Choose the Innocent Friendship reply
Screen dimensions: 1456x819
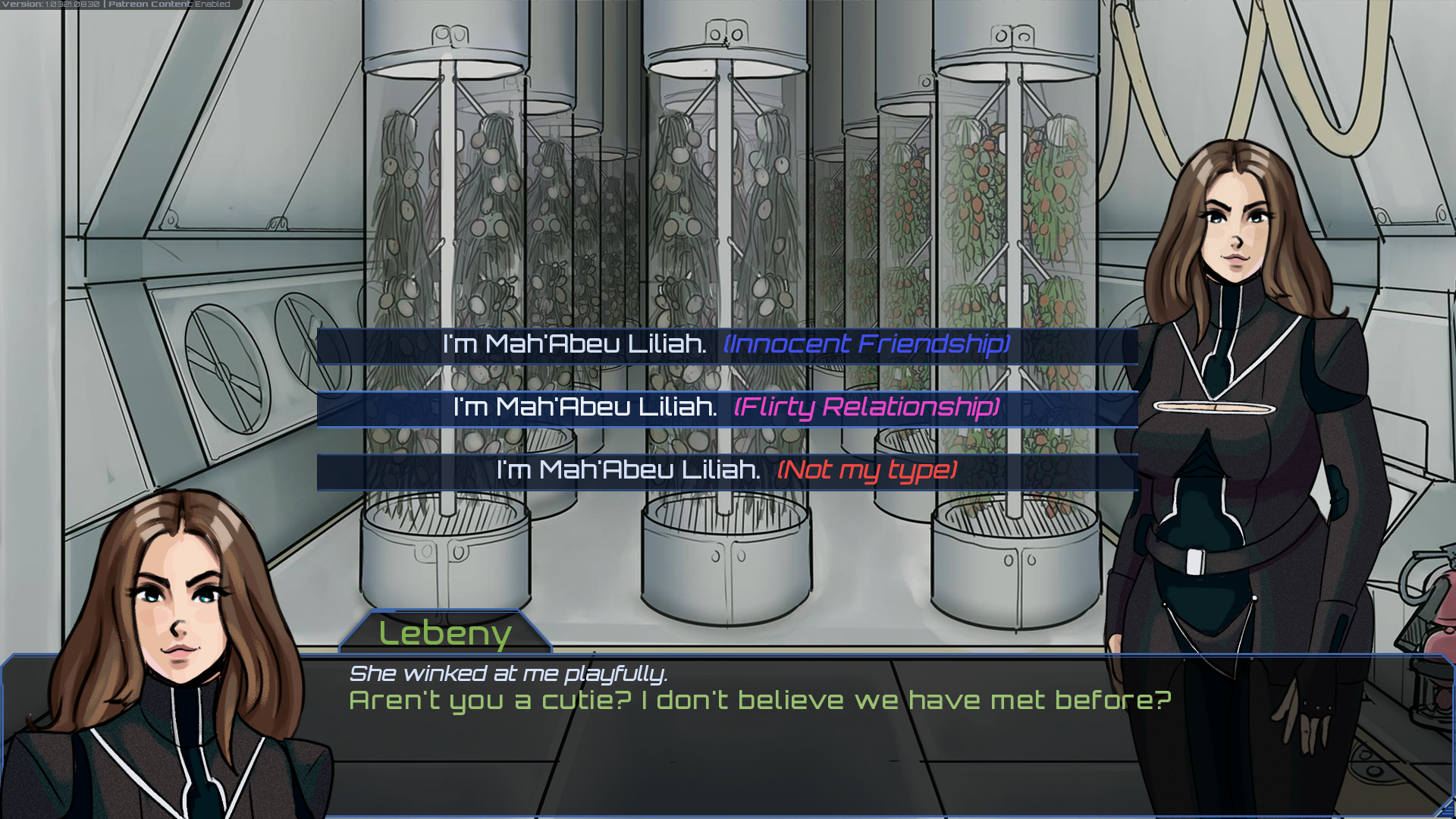[x=726, y=345]
